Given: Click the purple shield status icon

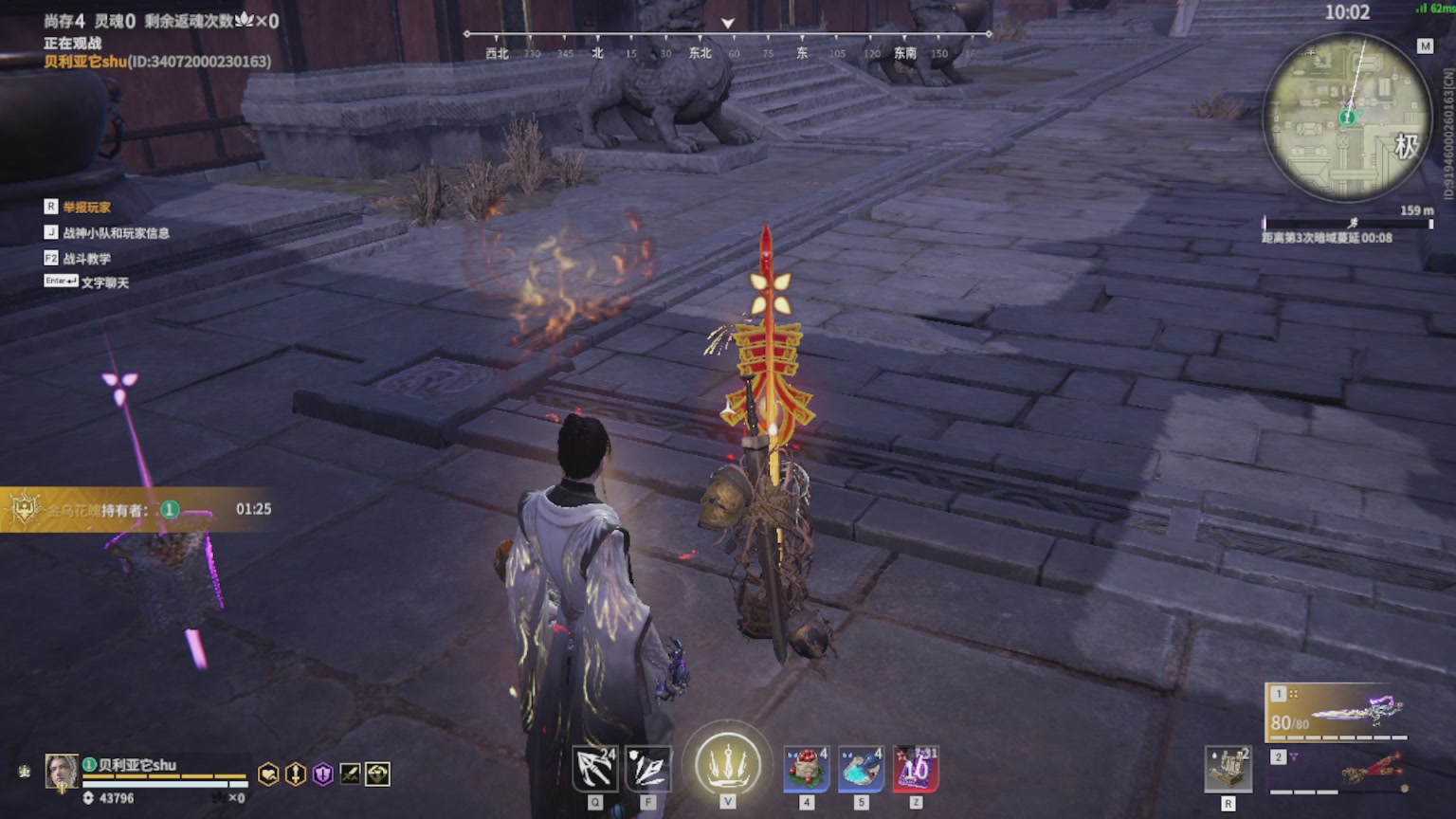Looking at the screenshot, I should [323, 774].
